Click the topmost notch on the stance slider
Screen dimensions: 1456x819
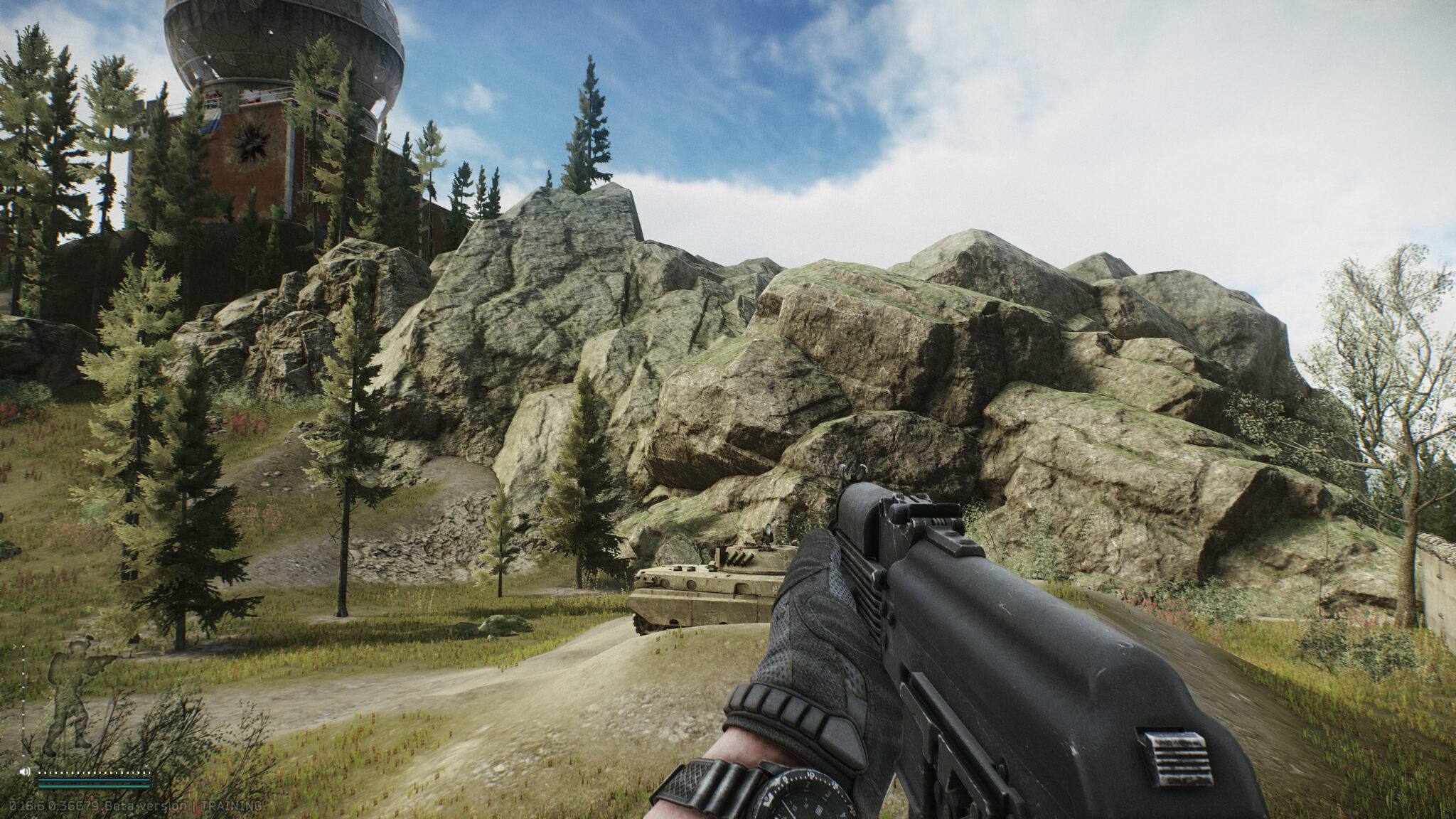pyautogui.click(x=23, y=647)
